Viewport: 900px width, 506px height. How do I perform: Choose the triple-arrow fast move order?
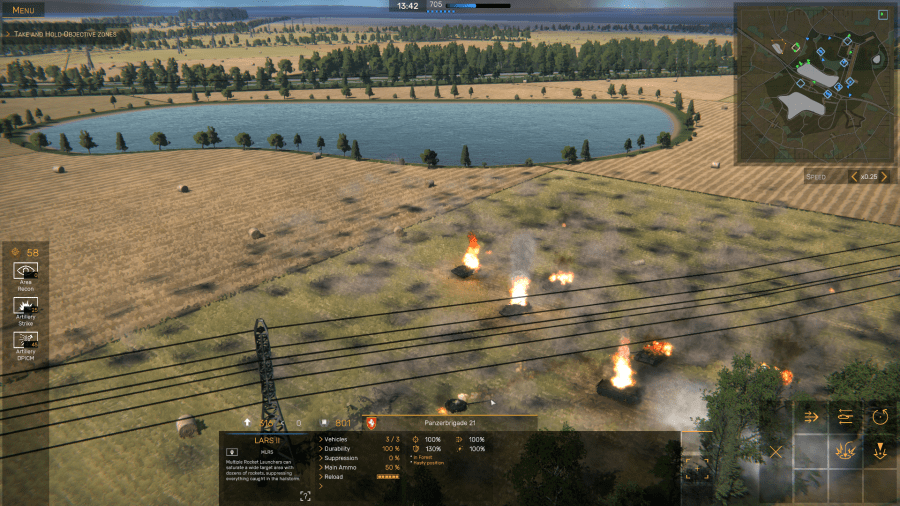(x=811, y=418)
